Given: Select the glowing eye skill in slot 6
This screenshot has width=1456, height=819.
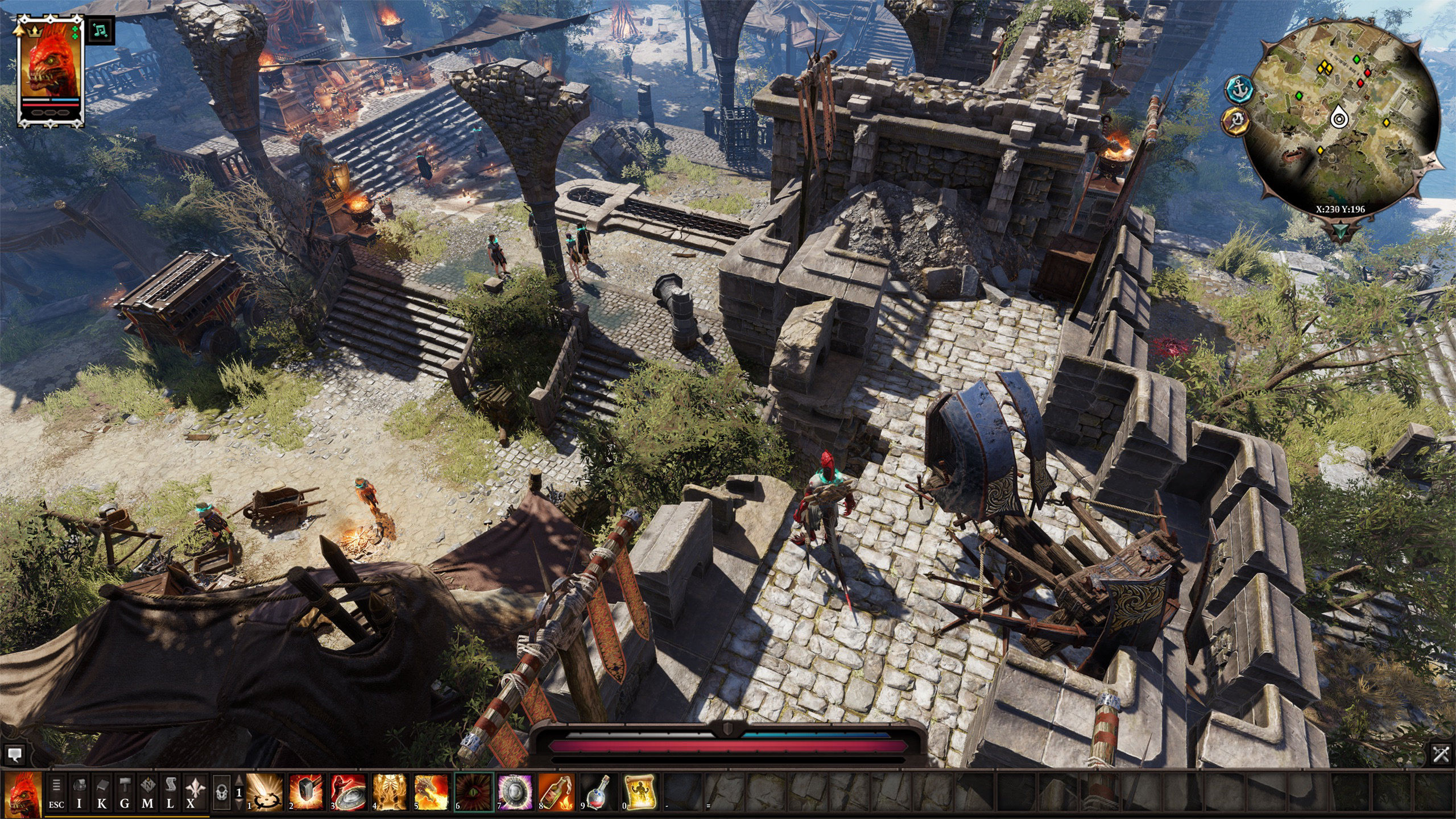Looking at the screenshot, I should pyautogui.click(x=474, y=792).
